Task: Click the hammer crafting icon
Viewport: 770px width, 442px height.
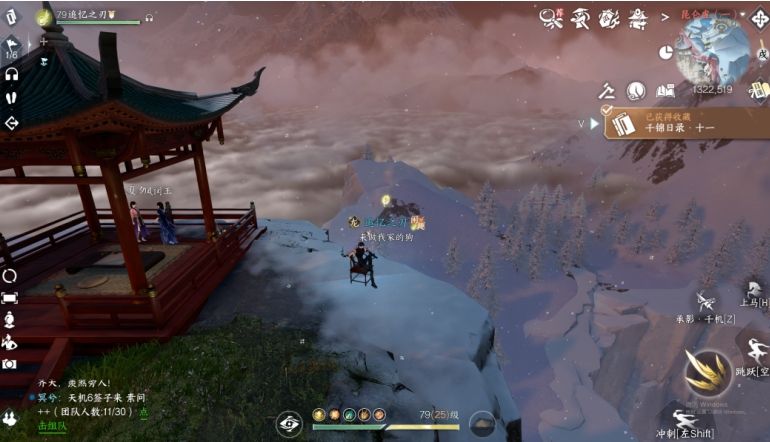Action: coord(606,91)
